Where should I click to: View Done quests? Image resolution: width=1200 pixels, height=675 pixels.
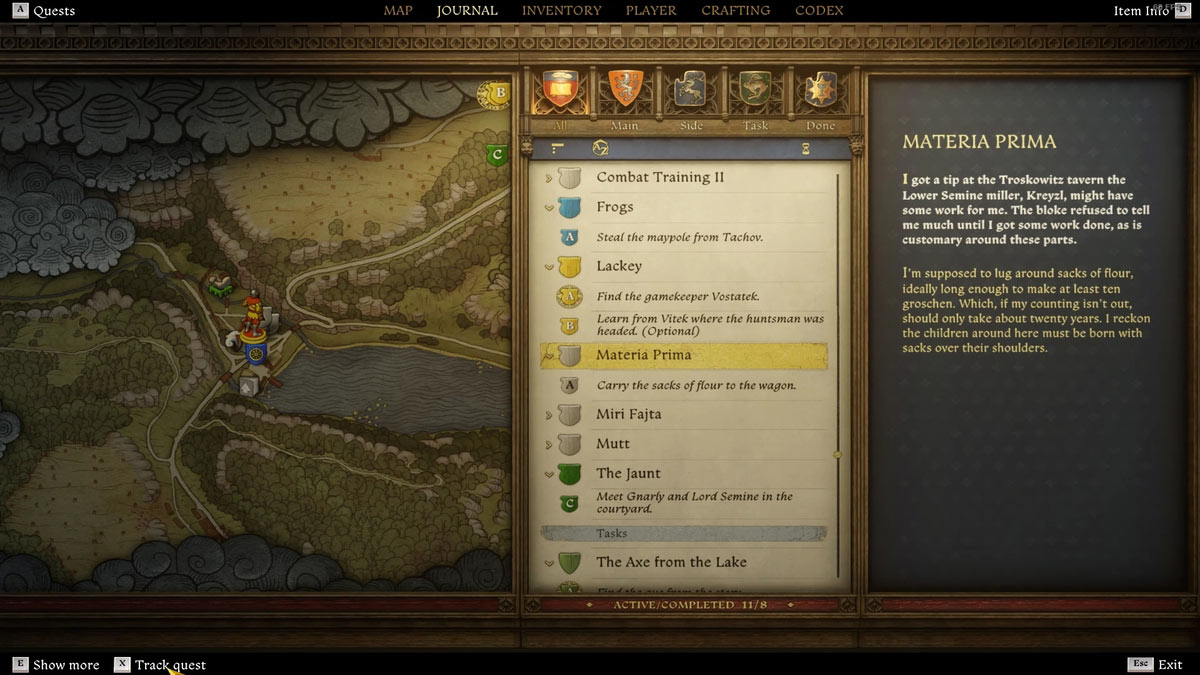[820, 92]
